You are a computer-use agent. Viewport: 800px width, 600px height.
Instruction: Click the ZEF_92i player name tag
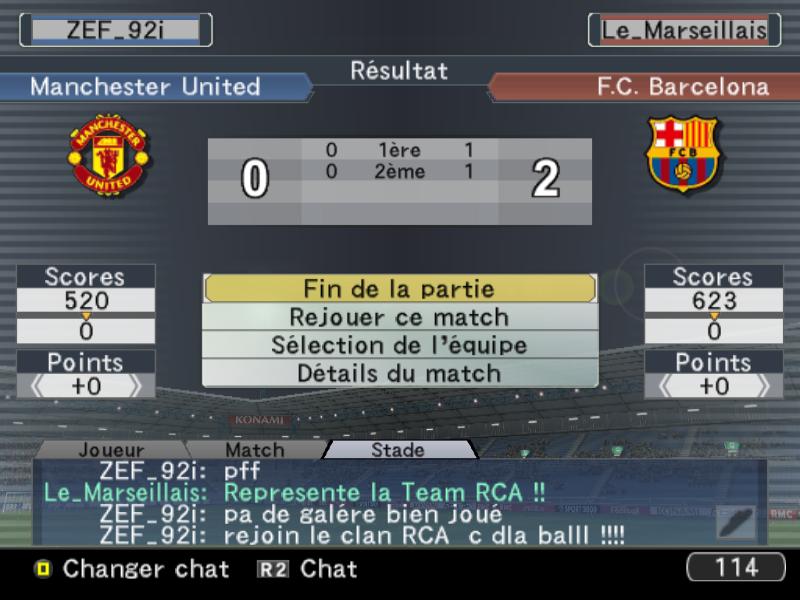click(x=115, y=30)
